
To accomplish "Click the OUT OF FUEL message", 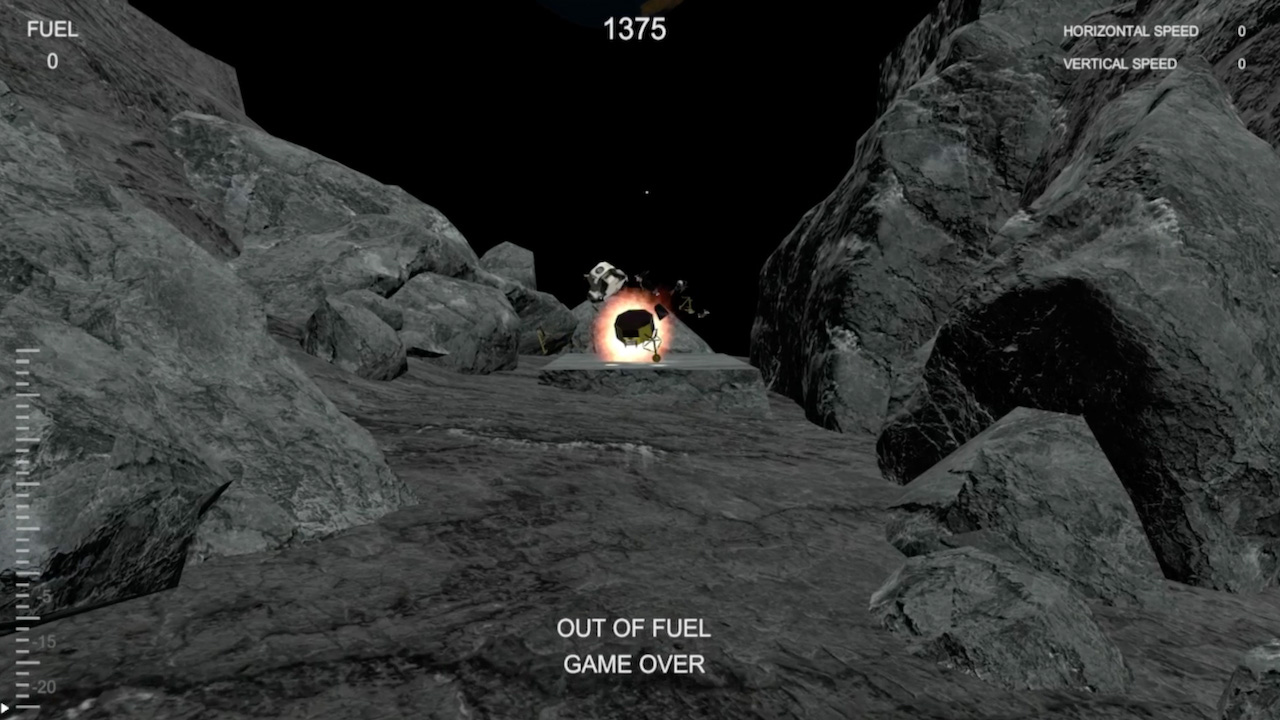I will [632, 630].
